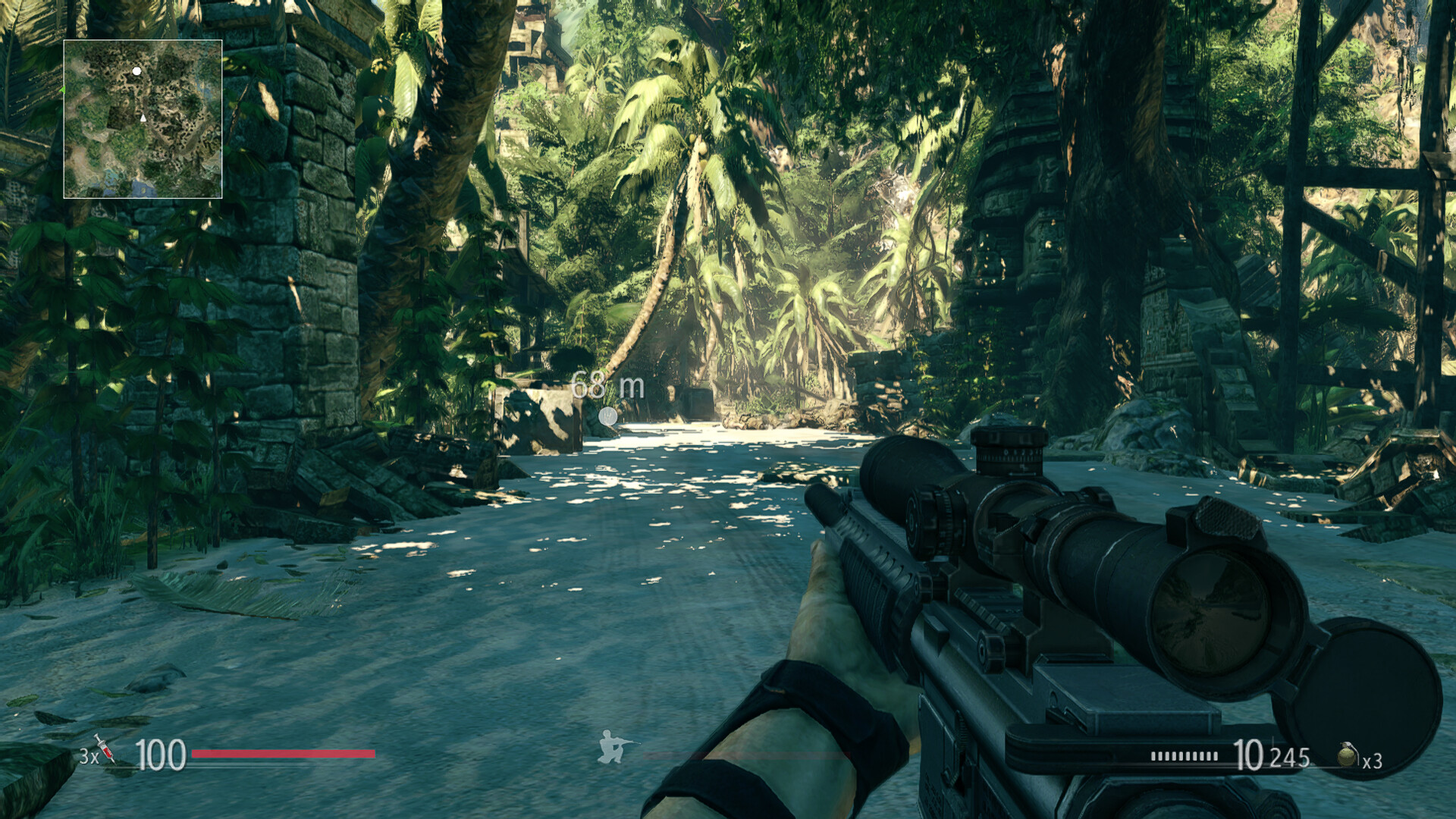
Task: Select the medical syringe icon
Action: click(x=105, y=748)
